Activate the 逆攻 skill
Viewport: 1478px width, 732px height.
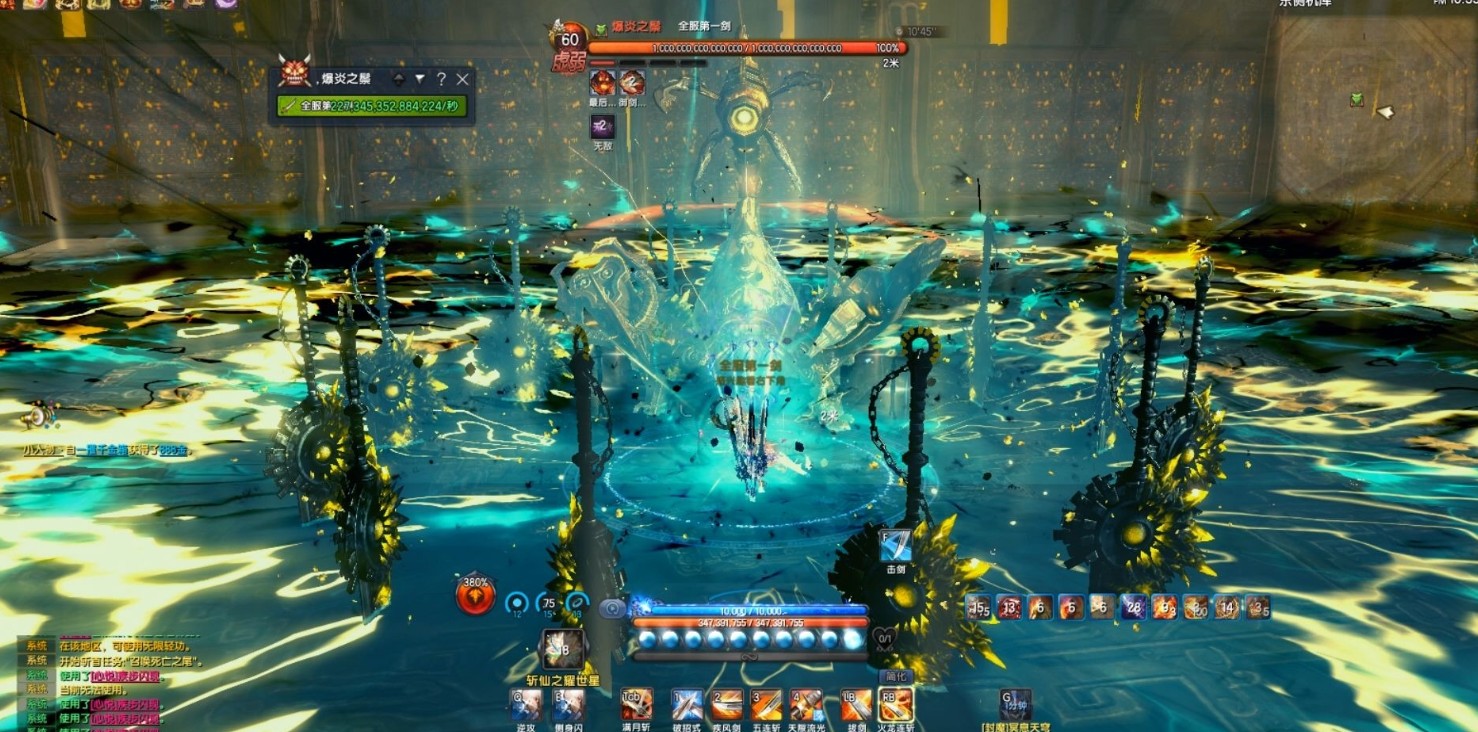[526, 704]
